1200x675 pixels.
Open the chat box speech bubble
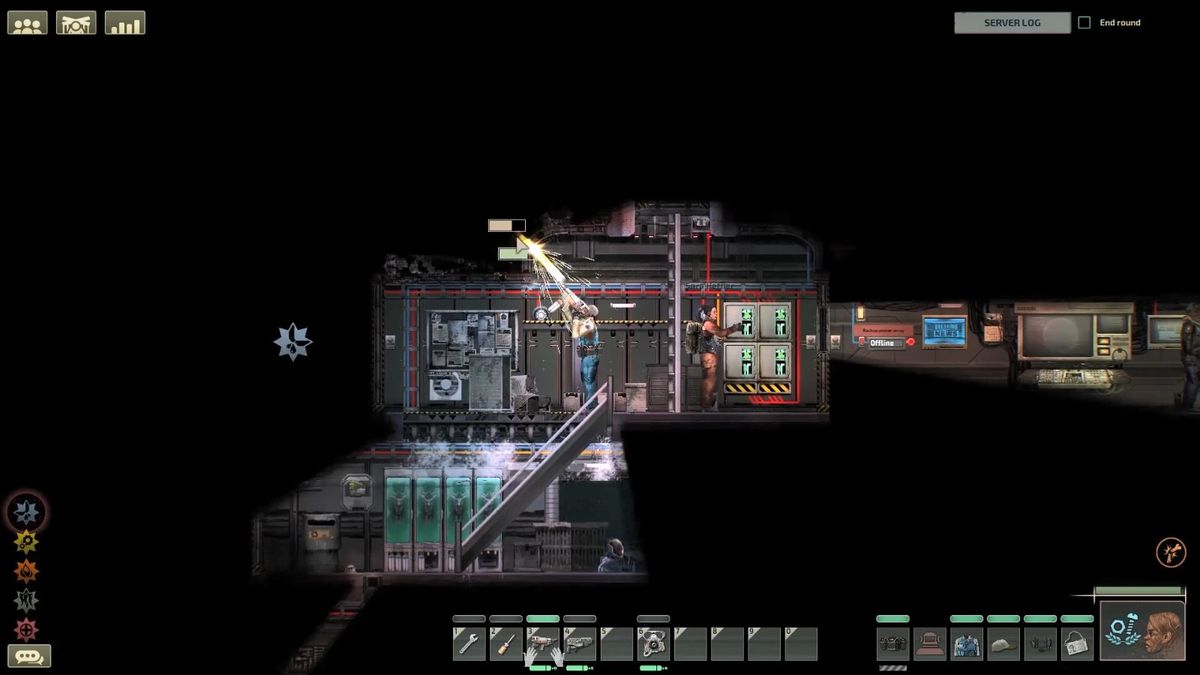pos(29,656)
